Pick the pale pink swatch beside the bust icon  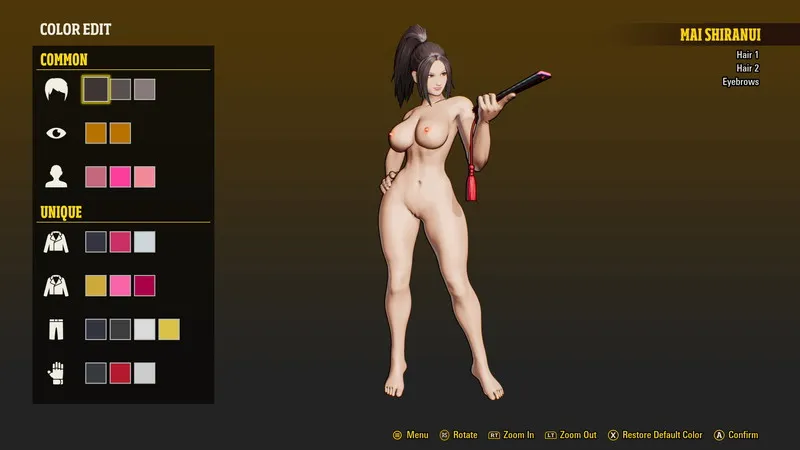coord(144,177)
